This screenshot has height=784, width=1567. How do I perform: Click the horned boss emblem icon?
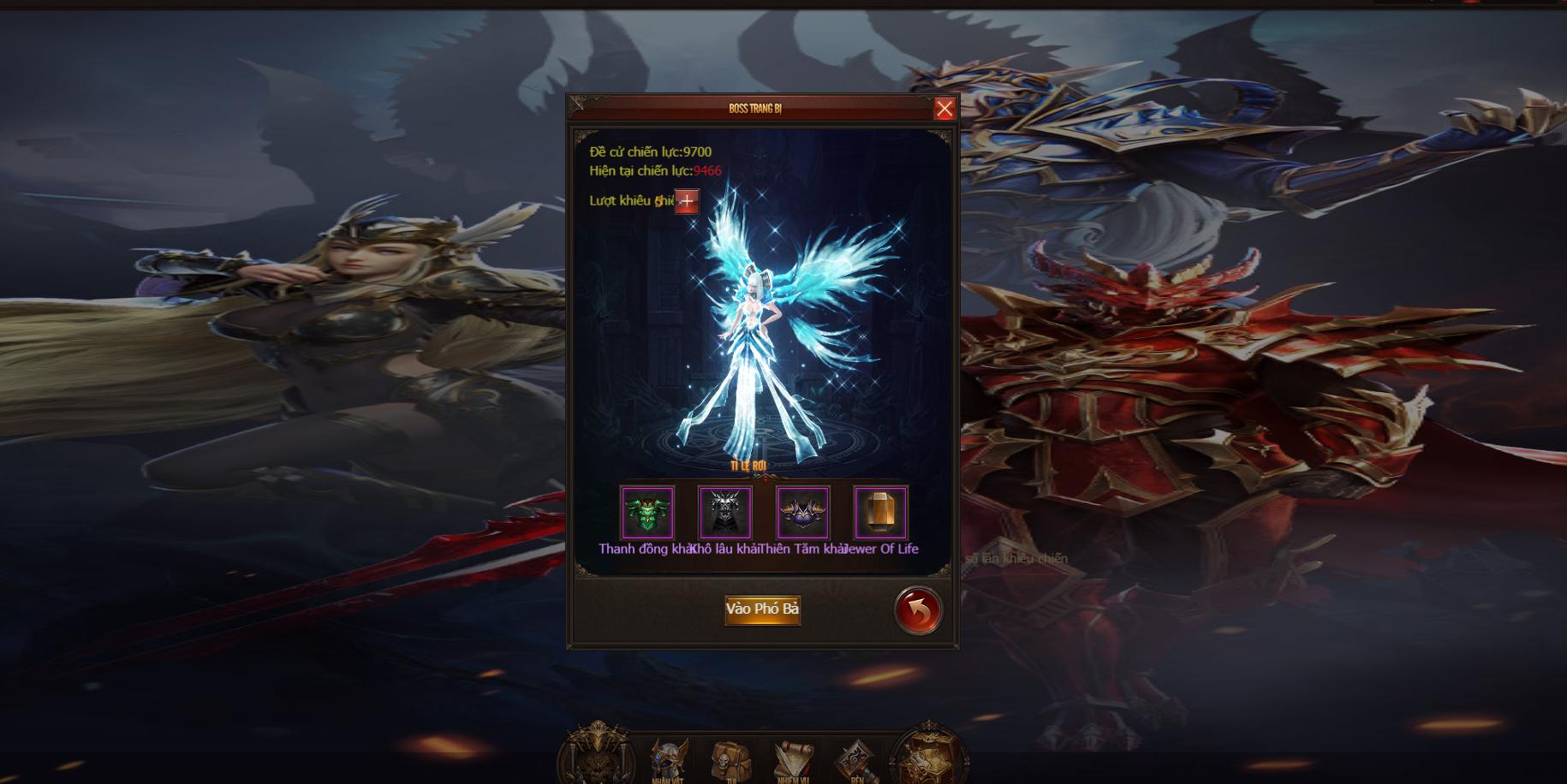[x=597, y=758]
